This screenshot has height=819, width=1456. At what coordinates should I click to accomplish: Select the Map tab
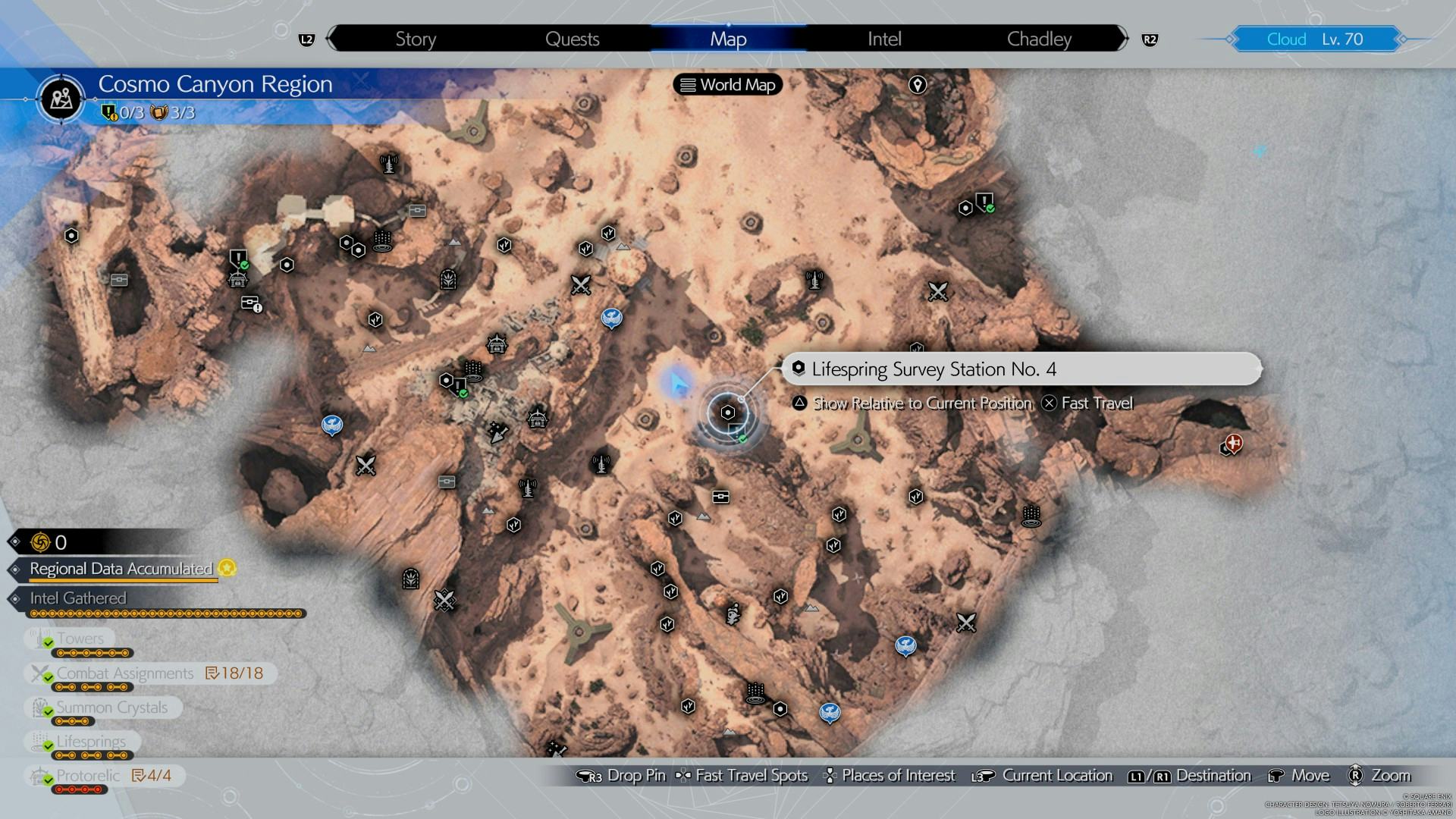pyautogui.click(x=728, y=39)
